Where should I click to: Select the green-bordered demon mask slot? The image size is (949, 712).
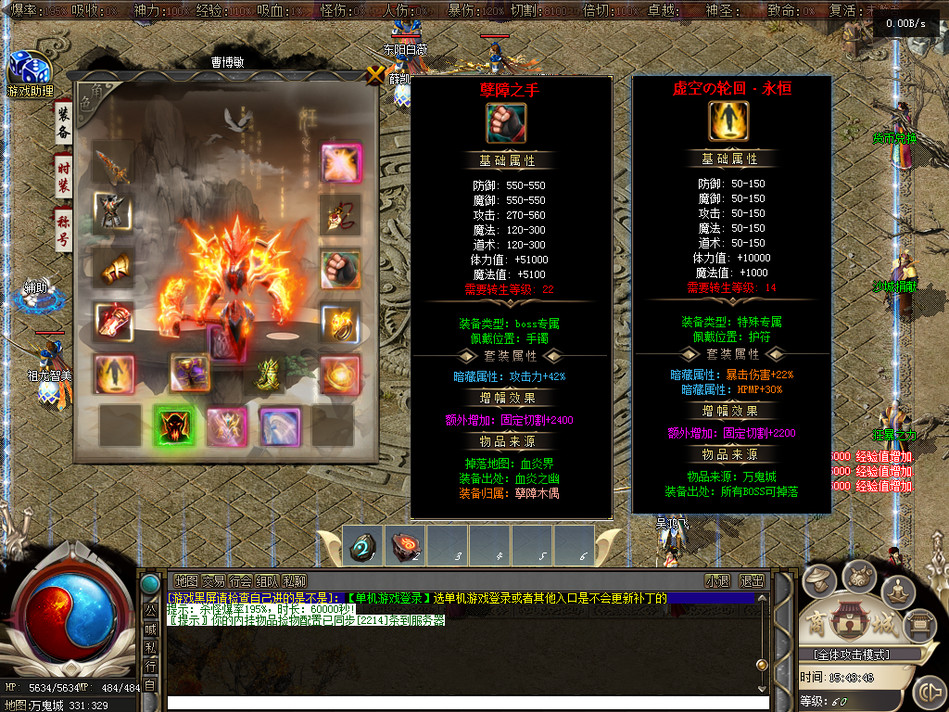click(174, 426)
